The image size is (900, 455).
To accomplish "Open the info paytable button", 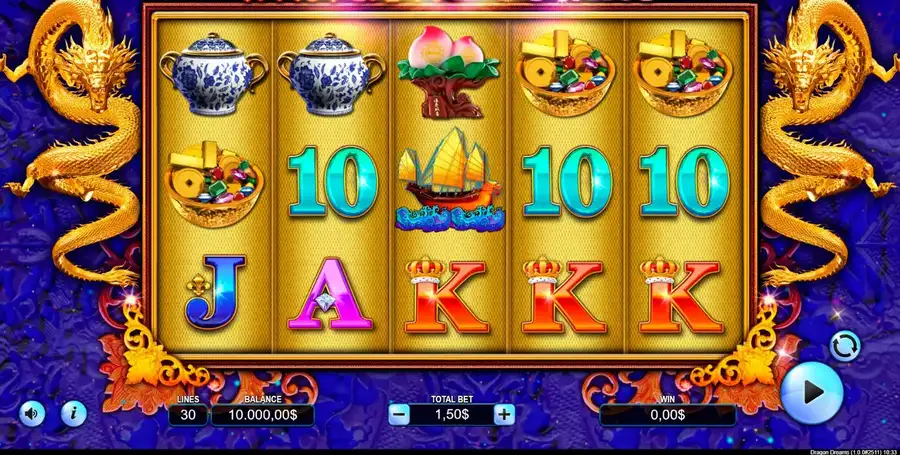I will point(73,412).
